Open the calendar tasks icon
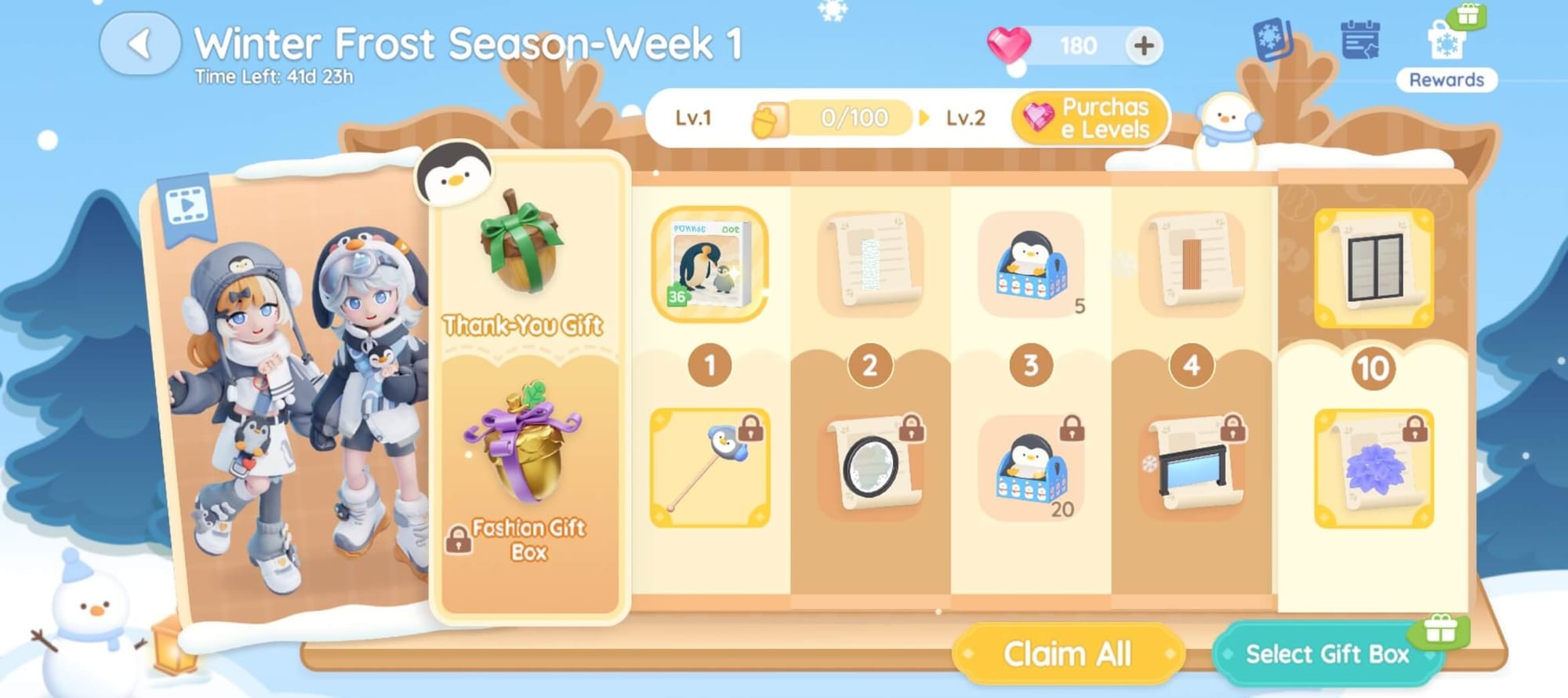 (1360, 41)
